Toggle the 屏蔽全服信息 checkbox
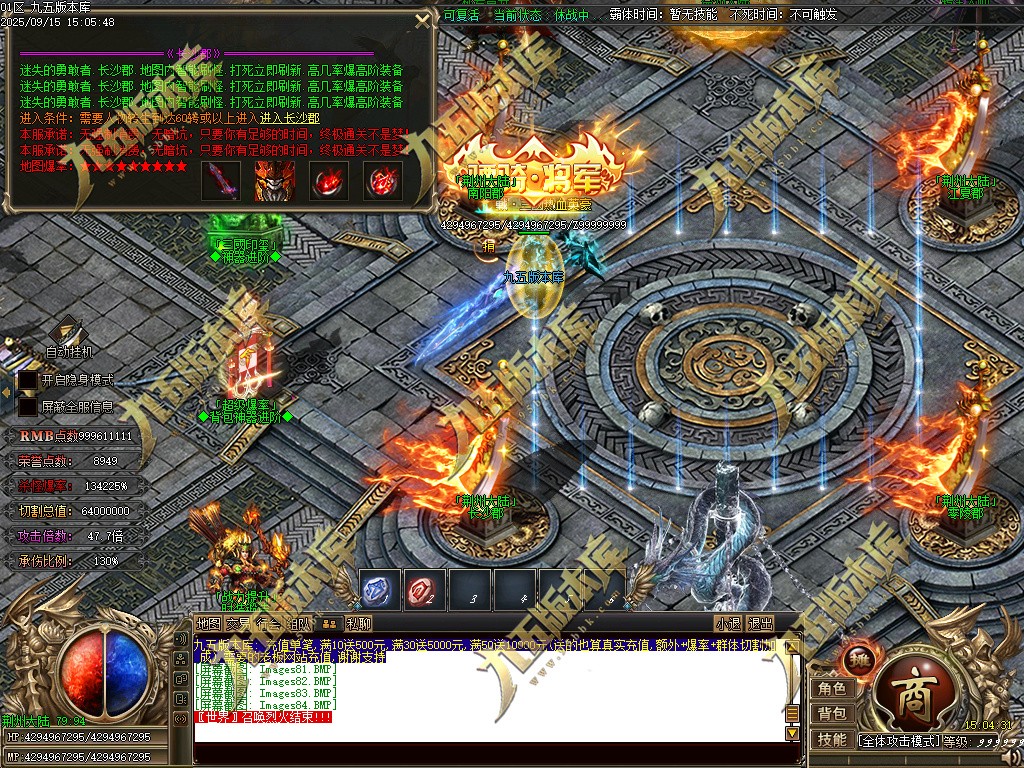The width and height of the screenshot is (1024, 768). [x=28, y=407]
